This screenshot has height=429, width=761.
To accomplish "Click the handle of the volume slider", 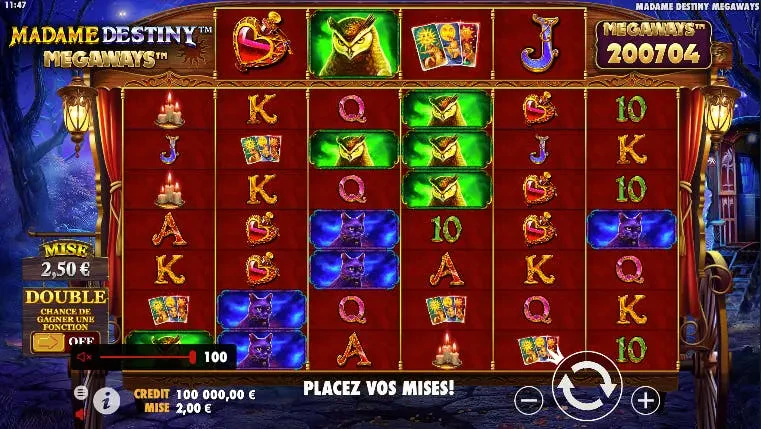I will pyautogui.click(x=192, y=357).
